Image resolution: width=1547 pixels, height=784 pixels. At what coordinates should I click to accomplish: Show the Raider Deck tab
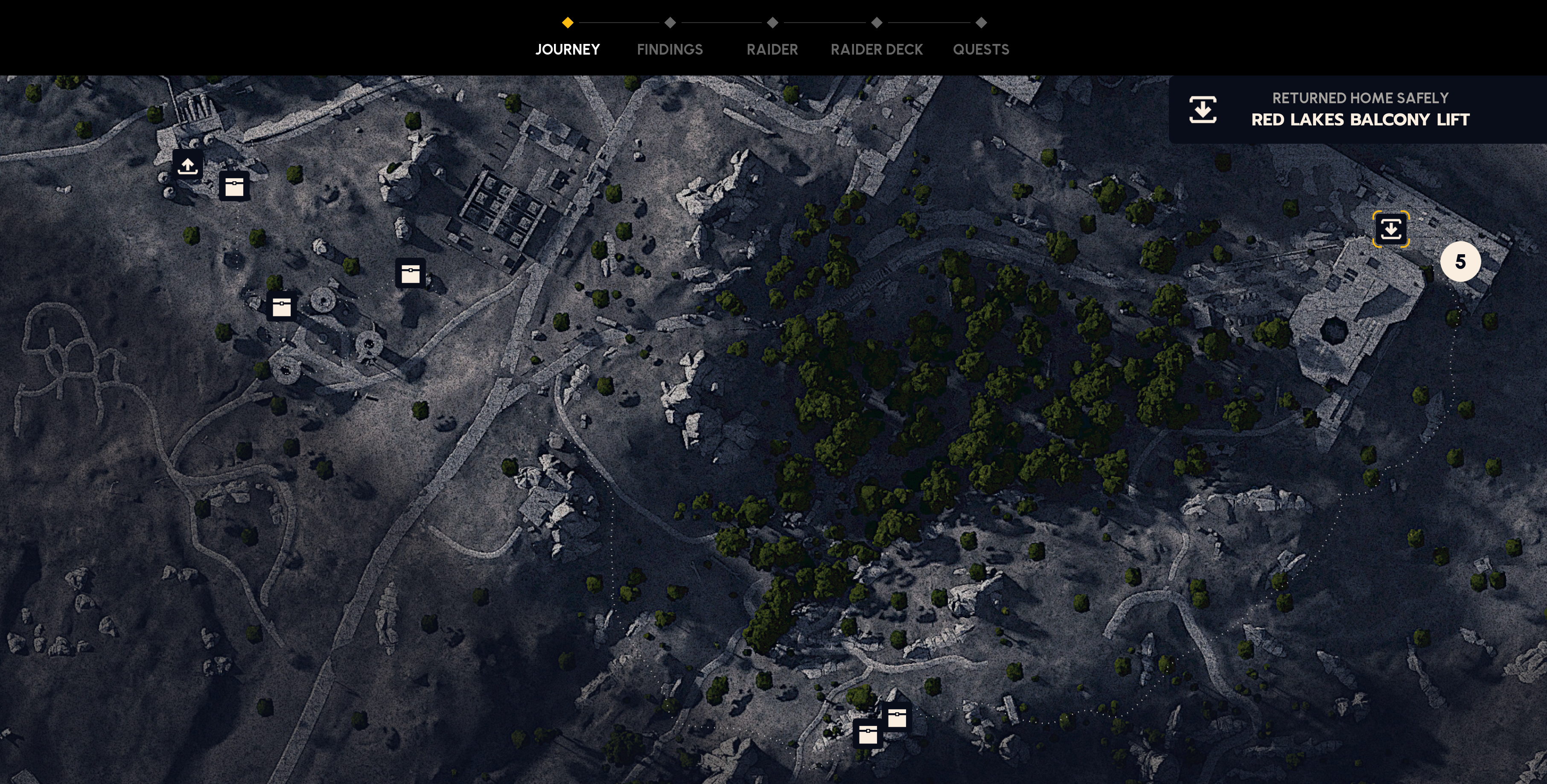point(876,49)
